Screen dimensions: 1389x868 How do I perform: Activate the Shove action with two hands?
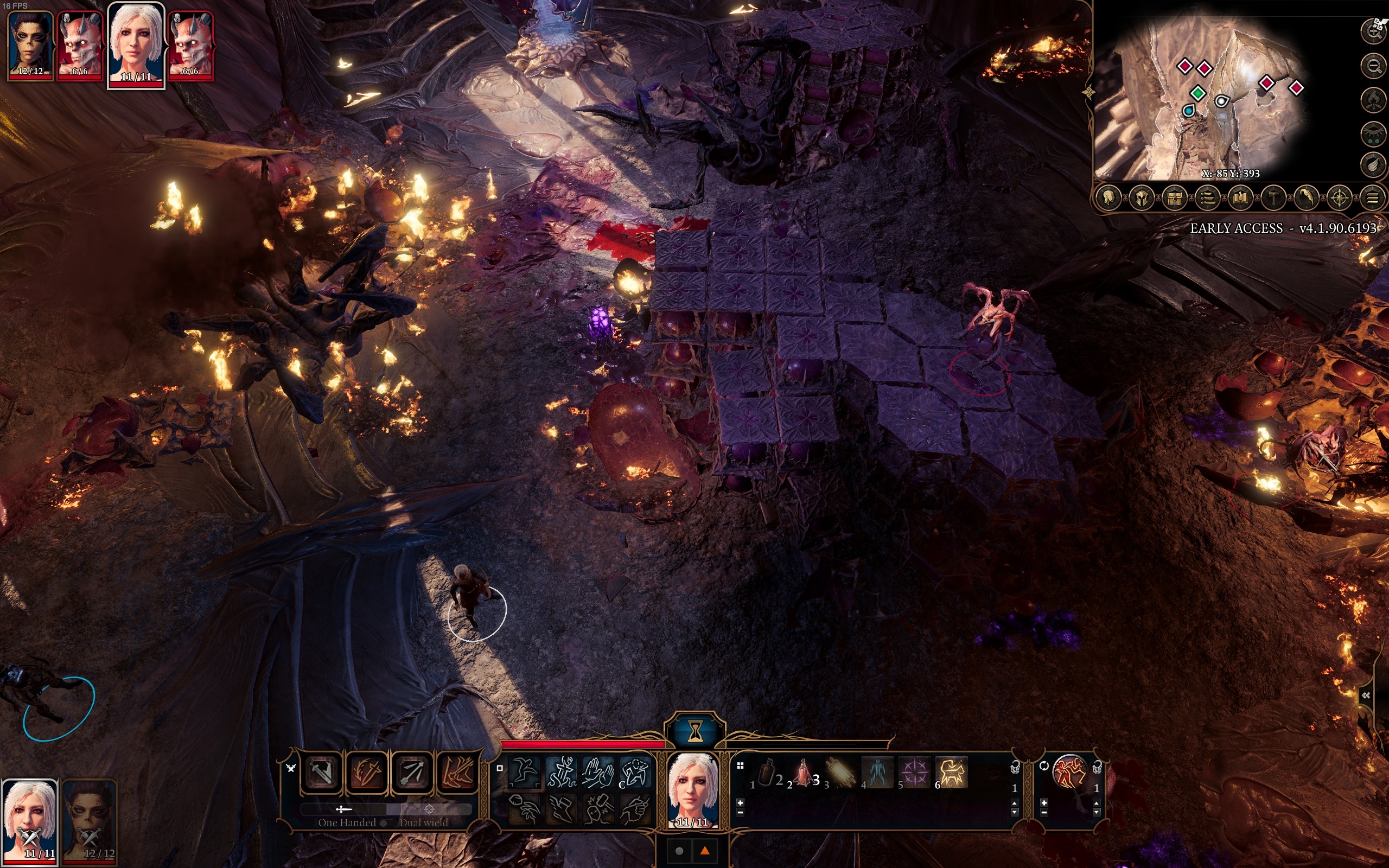tap(598, 771)
